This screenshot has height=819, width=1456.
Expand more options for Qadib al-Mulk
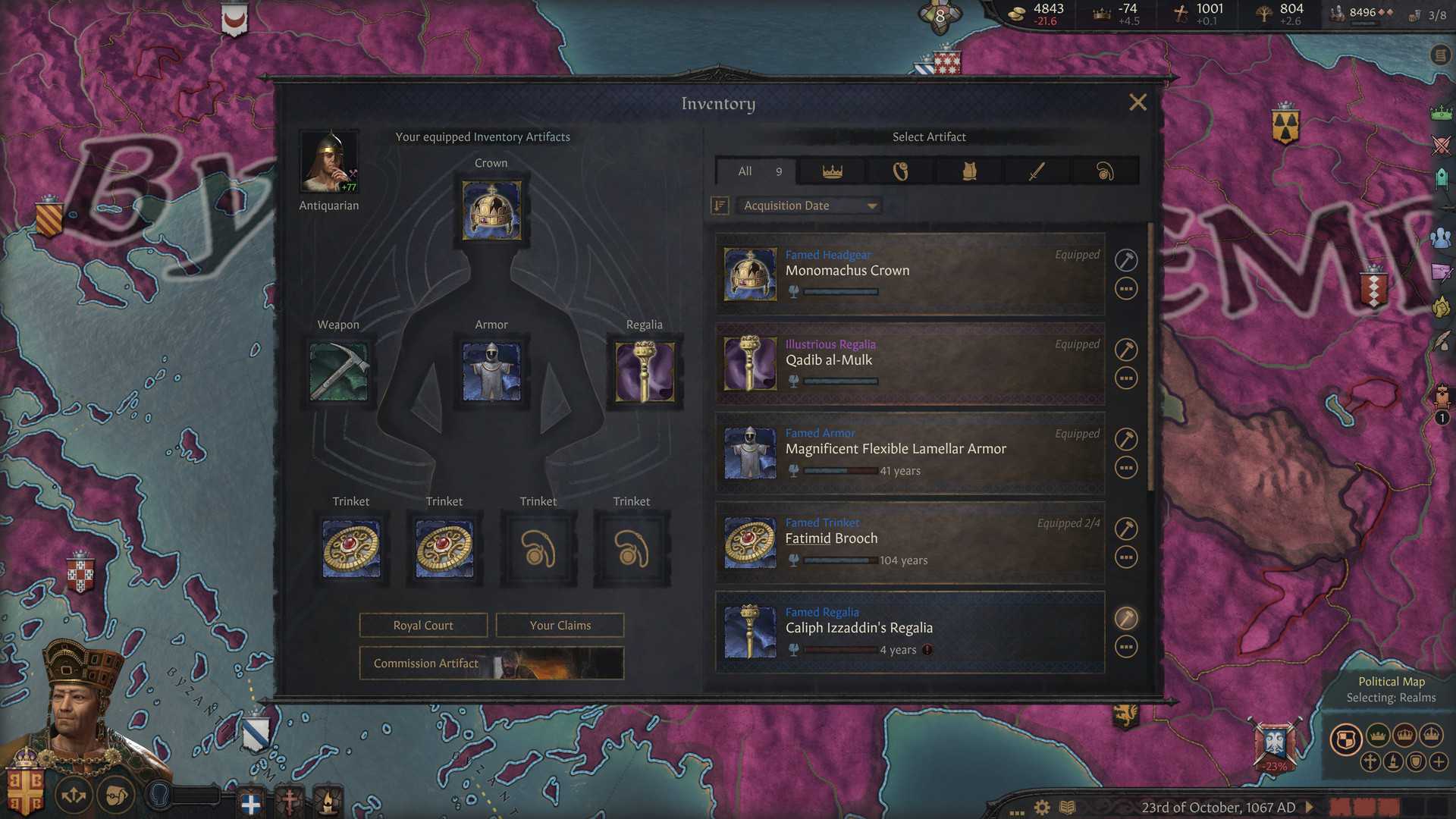pos(1126,378)
